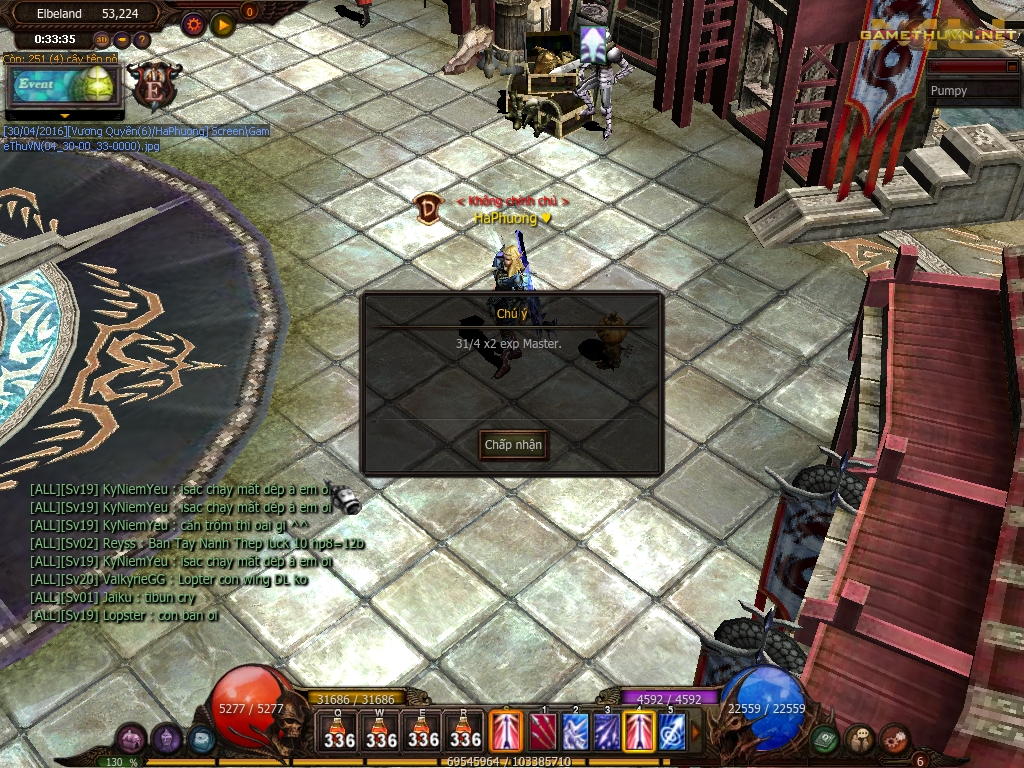1024x768 pixels.
Task: Select the highlighted skill in slot 4
Action: point(639,731)
